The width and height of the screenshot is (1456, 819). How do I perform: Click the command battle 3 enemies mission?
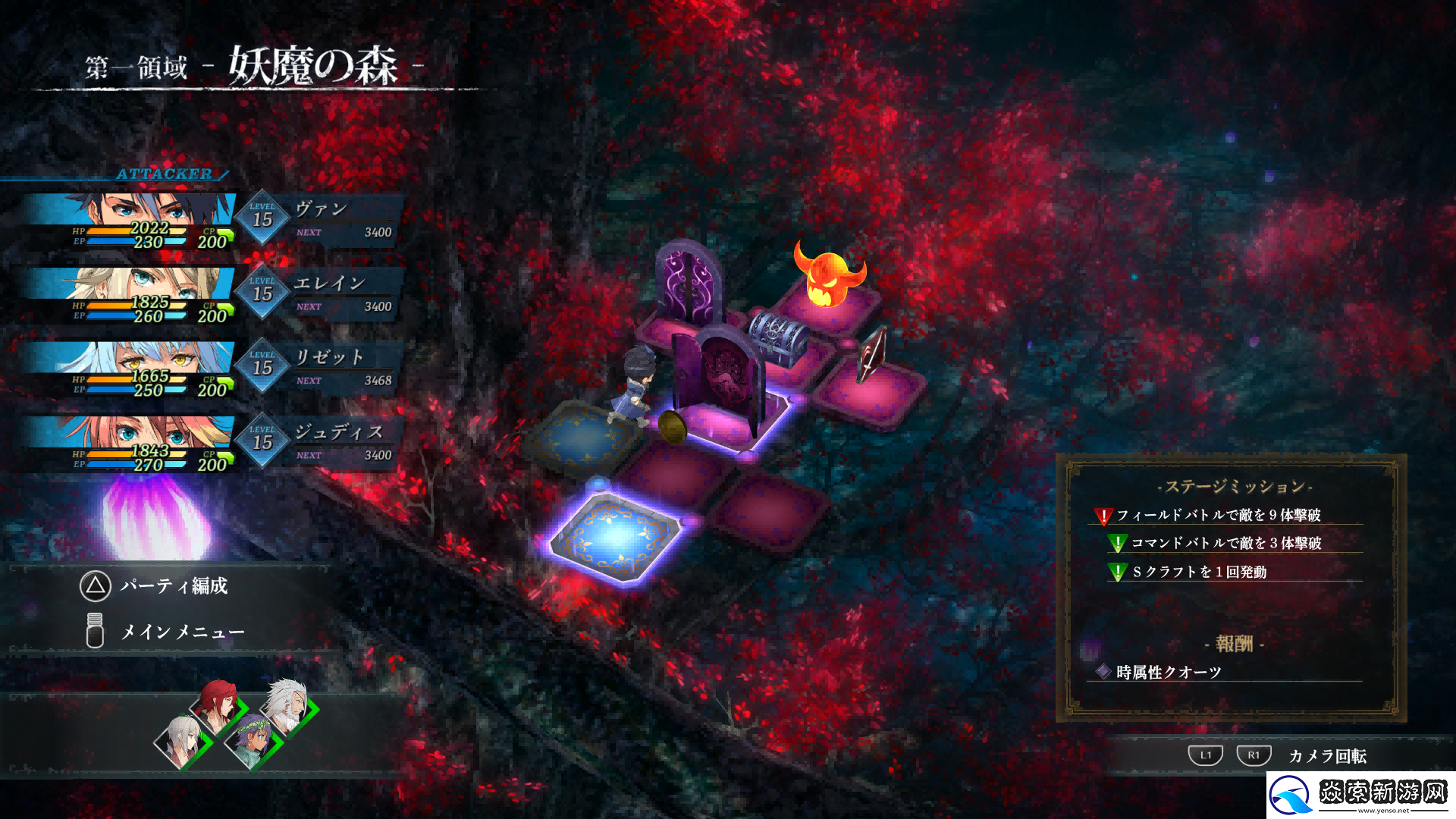[1225, 544]
